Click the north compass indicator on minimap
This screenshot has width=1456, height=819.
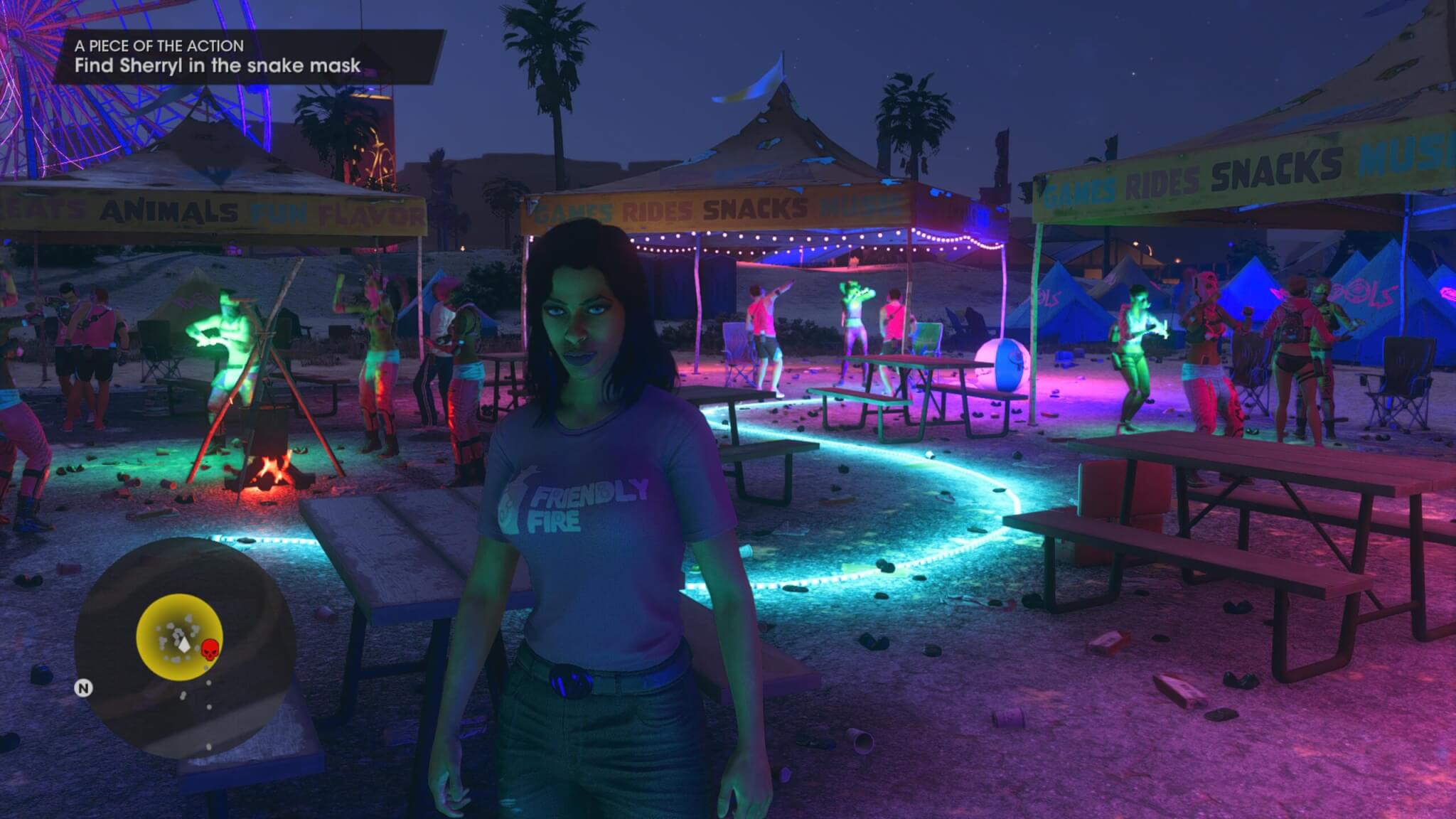(x=84, y=688)
